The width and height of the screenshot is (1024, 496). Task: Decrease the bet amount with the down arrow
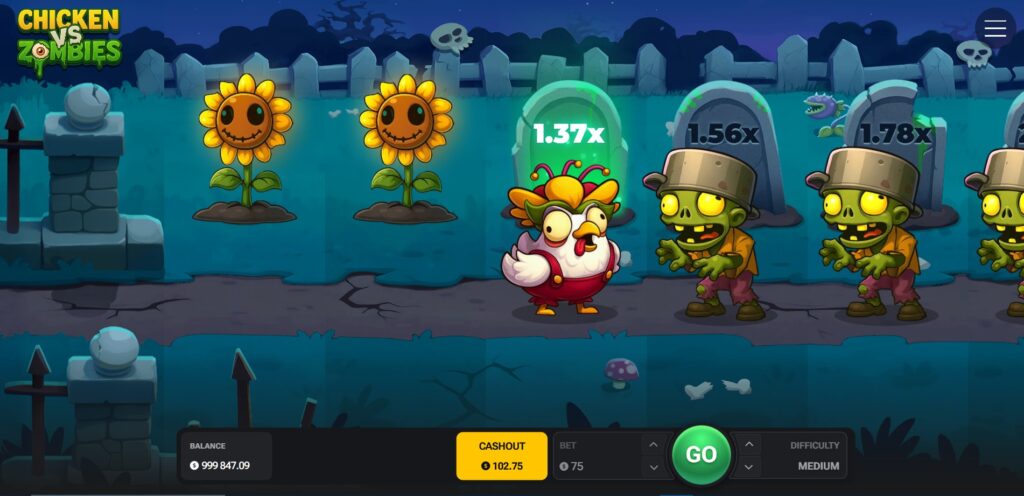[x=653, y=467]
